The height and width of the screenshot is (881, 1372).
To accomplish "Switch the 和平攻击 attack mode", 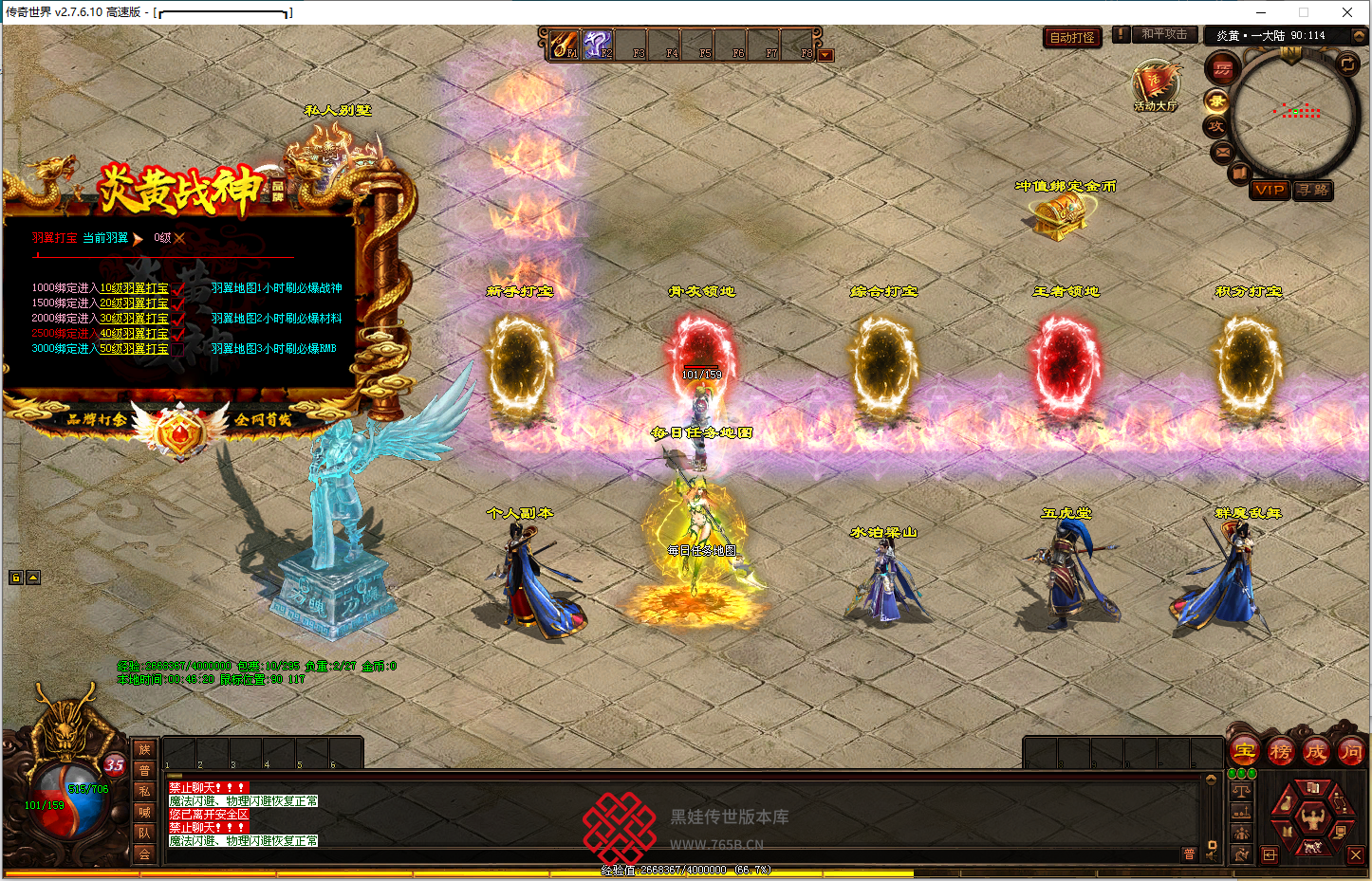I will (1164, 34).
